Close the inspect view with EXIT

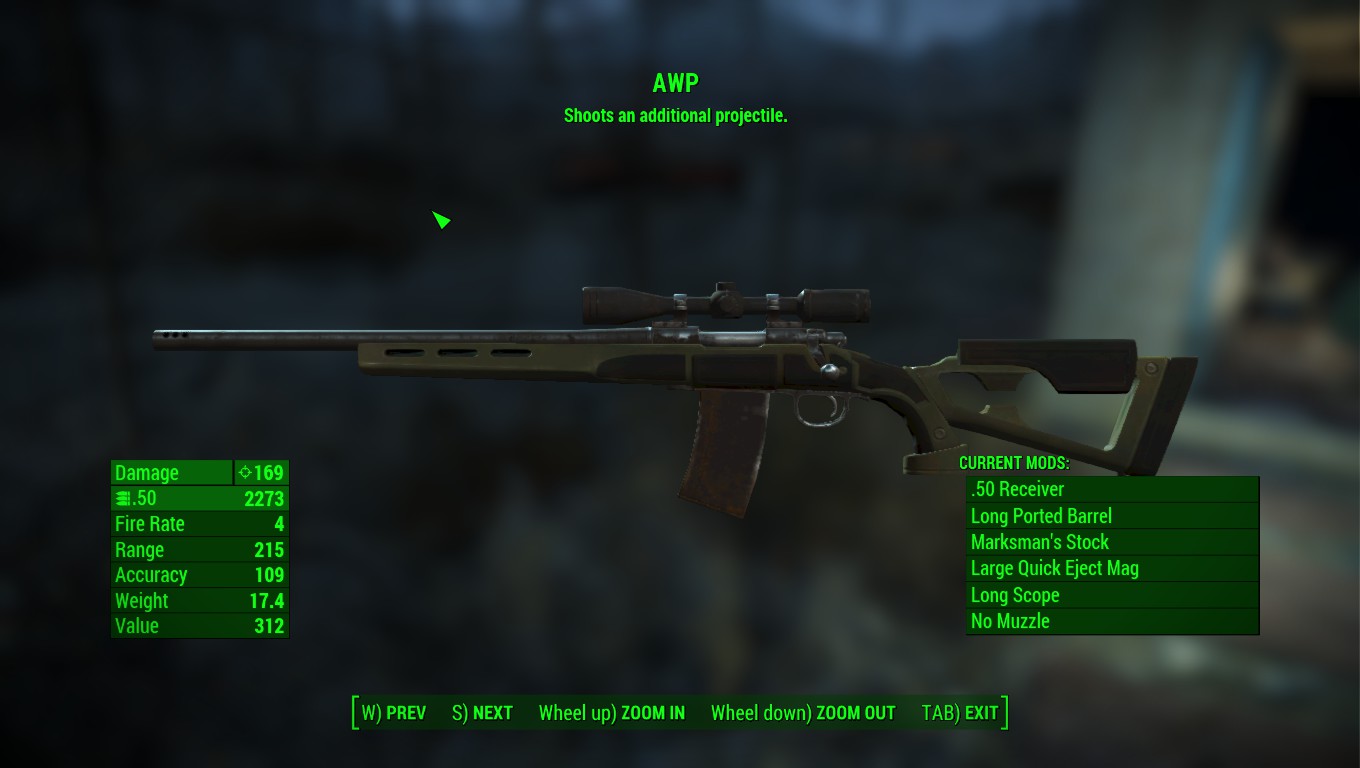pyautogui.click(x=960, y=713)
